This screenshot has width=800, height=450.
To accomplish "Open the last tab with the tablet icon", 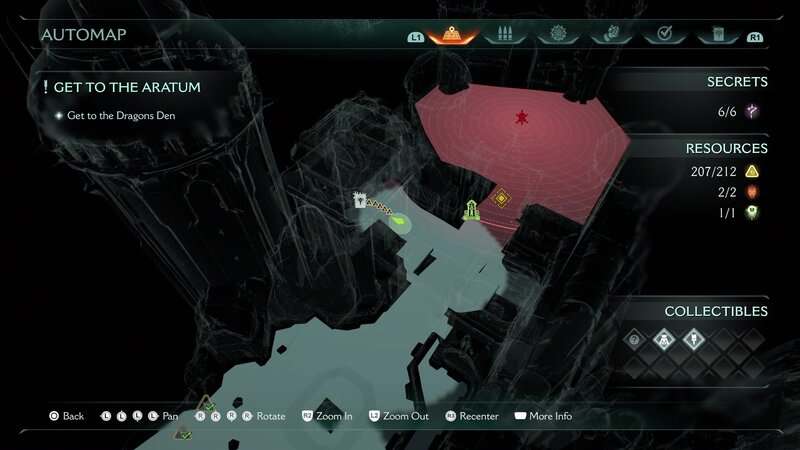I will point(717,35).
